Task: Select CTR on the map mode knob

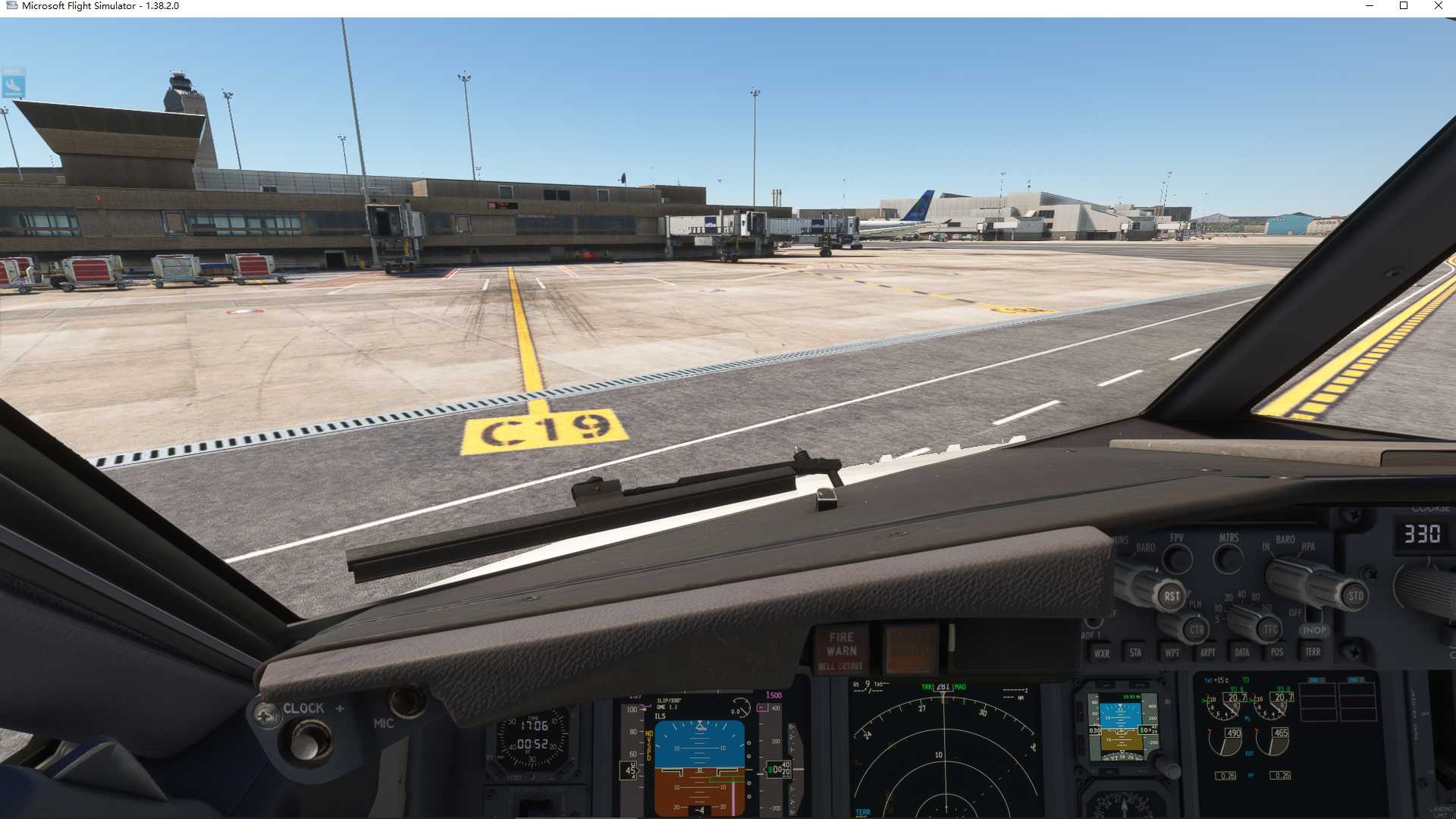Action: (1196, 629)
